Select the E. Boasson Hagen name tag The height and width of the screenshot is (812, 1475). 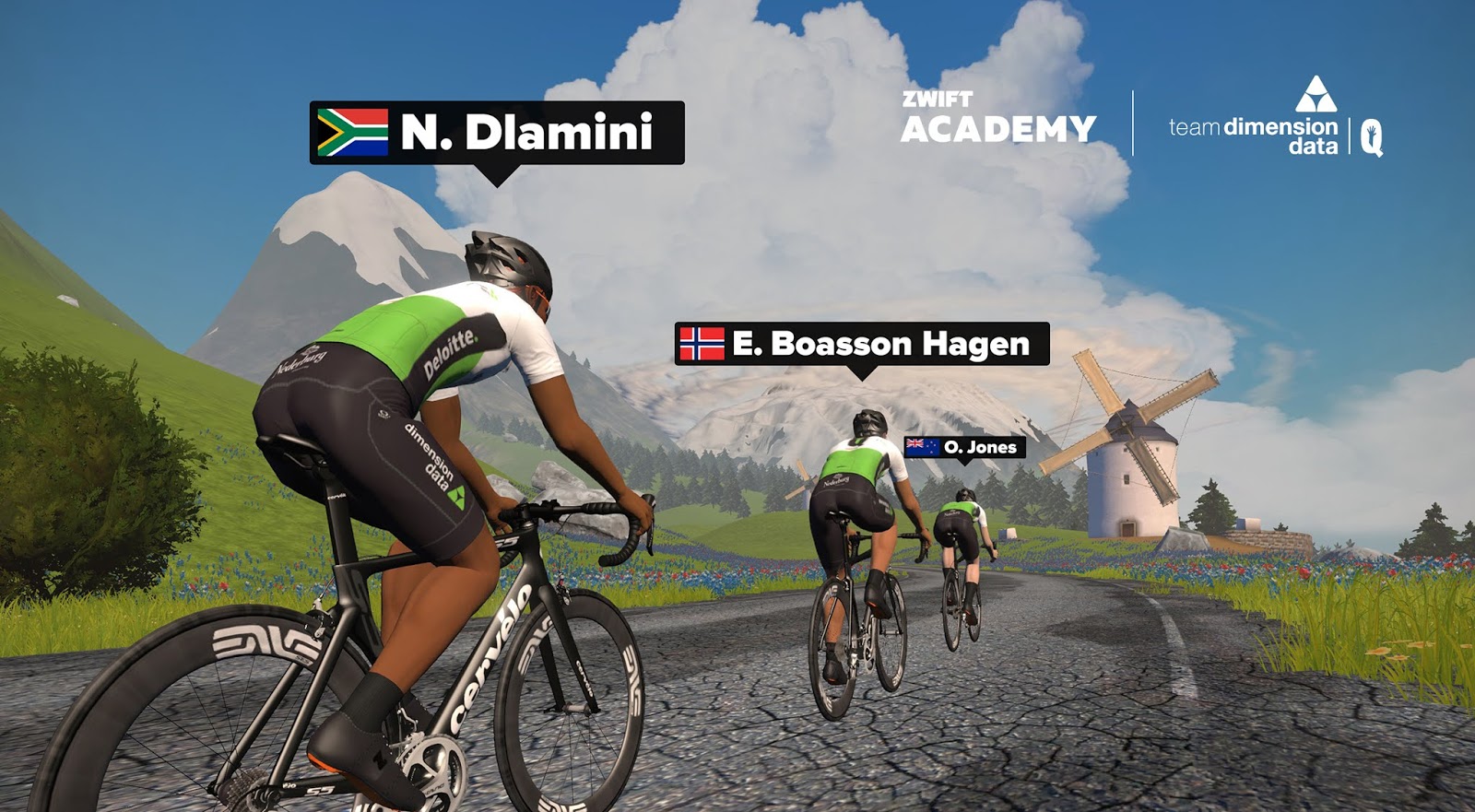tap(862, 344)
